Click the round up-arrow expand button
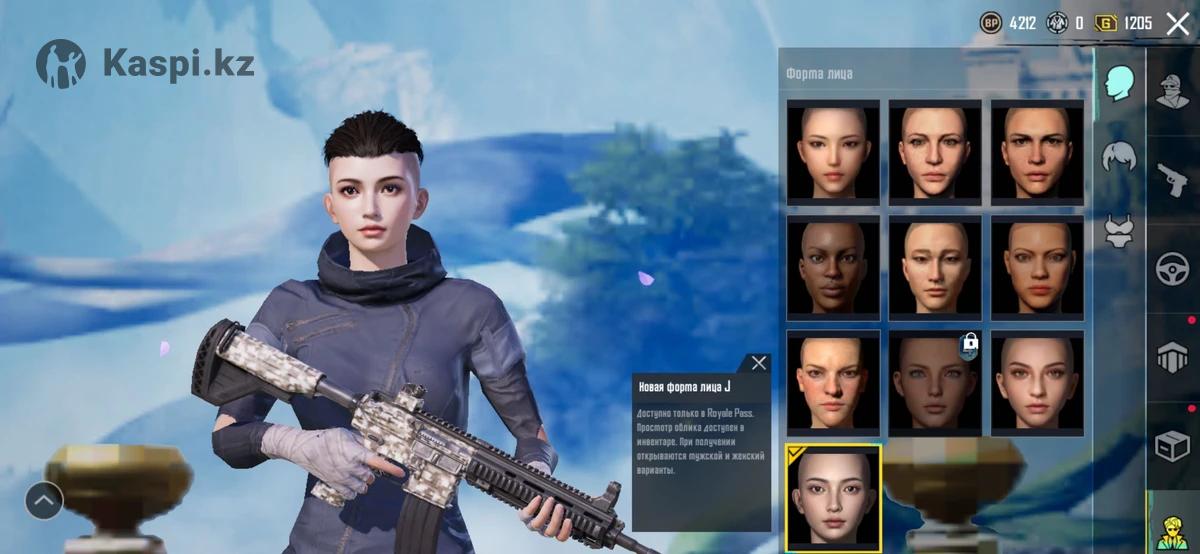 click(x=44, y=500)
